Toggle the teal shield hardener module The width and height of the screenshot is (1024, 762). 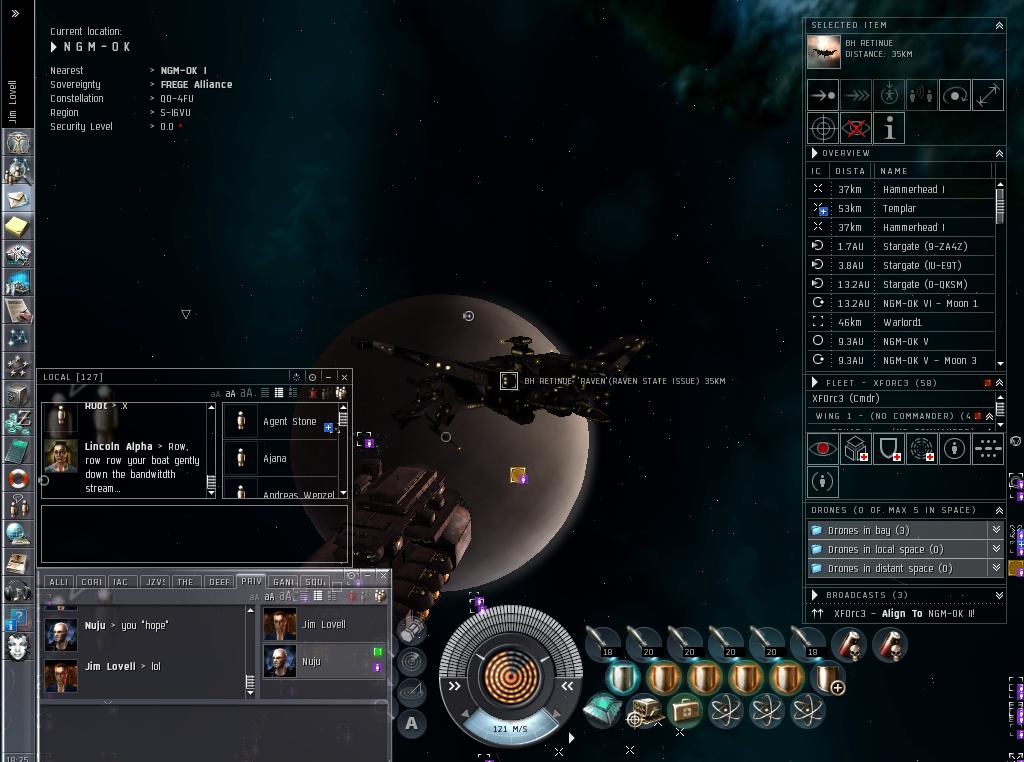(620, 678)
